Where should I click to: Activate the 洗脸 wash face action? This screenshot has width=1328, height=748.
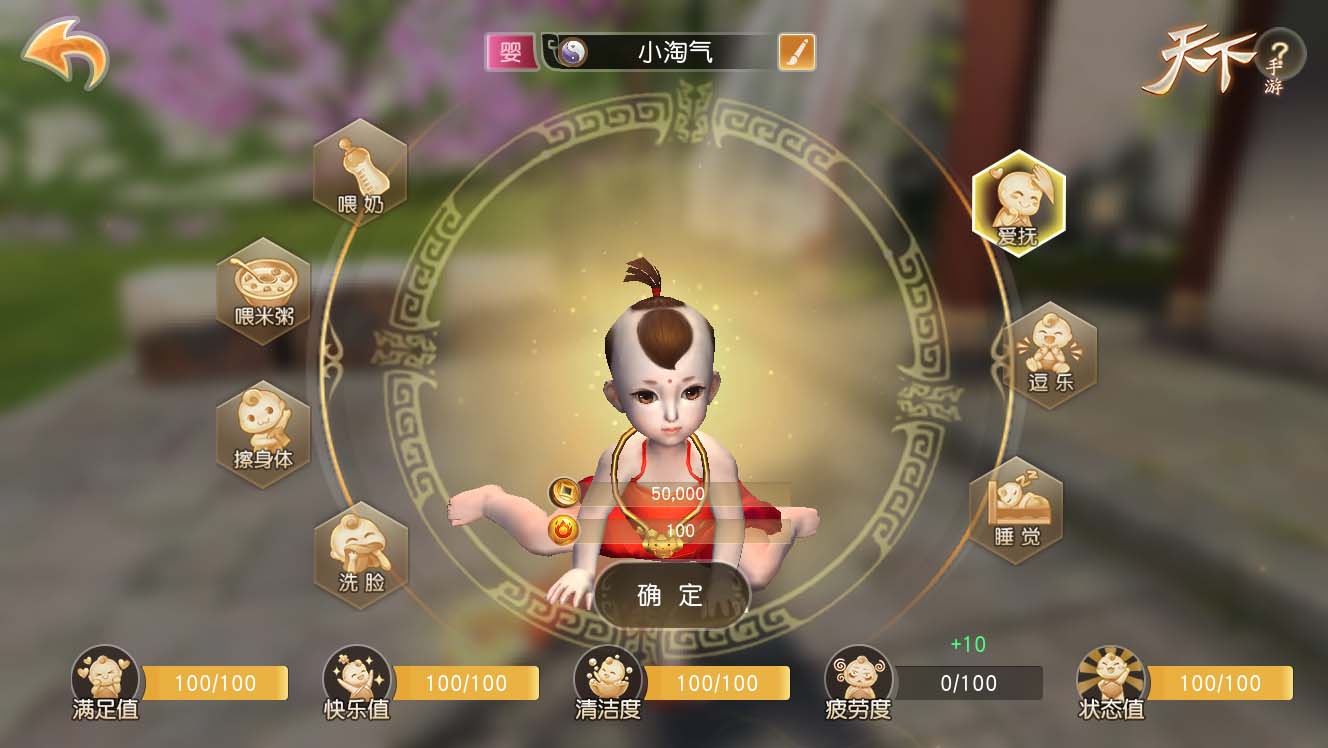361,555
